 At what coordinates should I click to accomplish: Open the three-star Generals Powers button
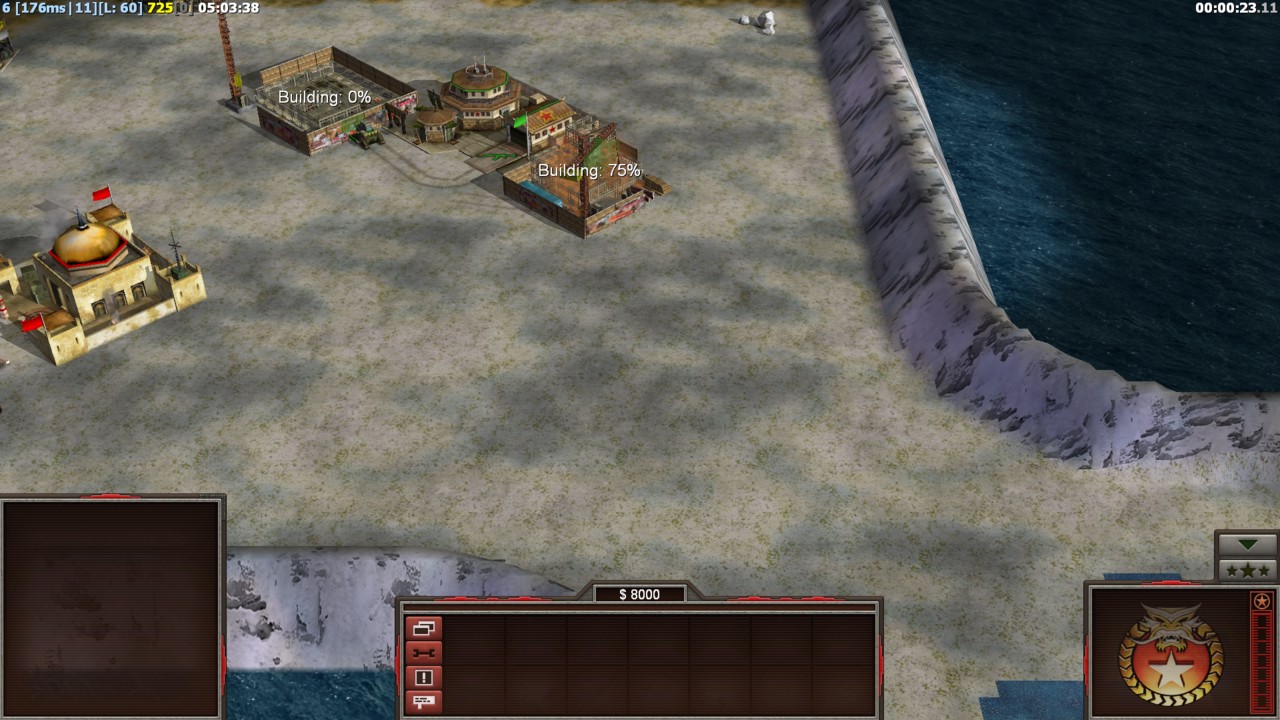coord(1247,570)
